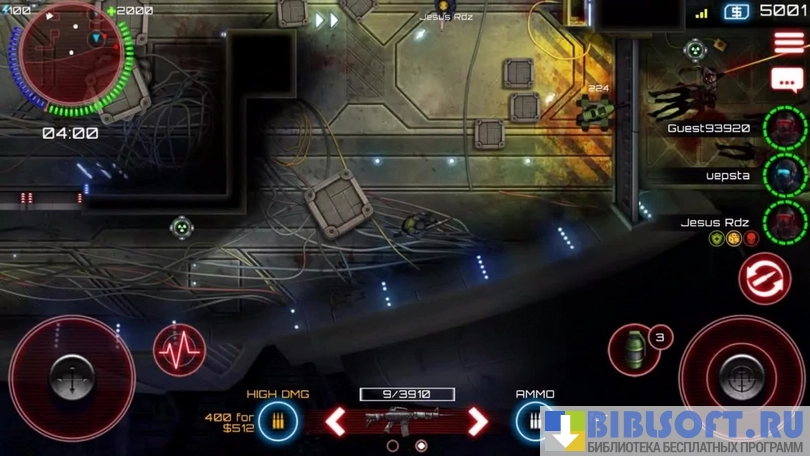Viewport: 810px width, 456px height.
Task: Click the cash dollar icon
Action: pyautogui.click(x=736, y=12)
